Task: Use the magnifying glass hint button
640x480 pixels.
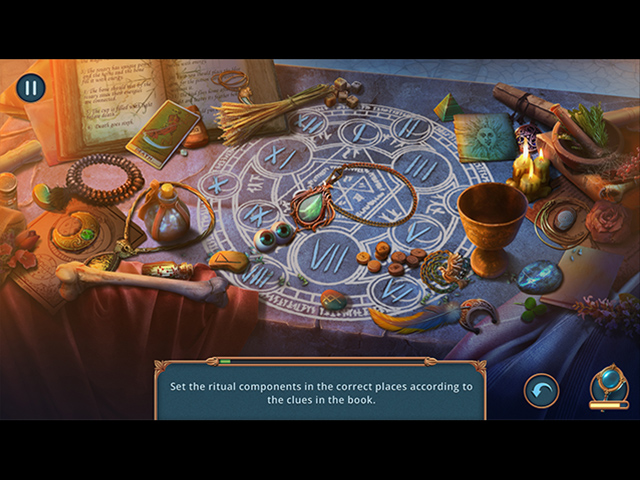Action: [608, 384]
